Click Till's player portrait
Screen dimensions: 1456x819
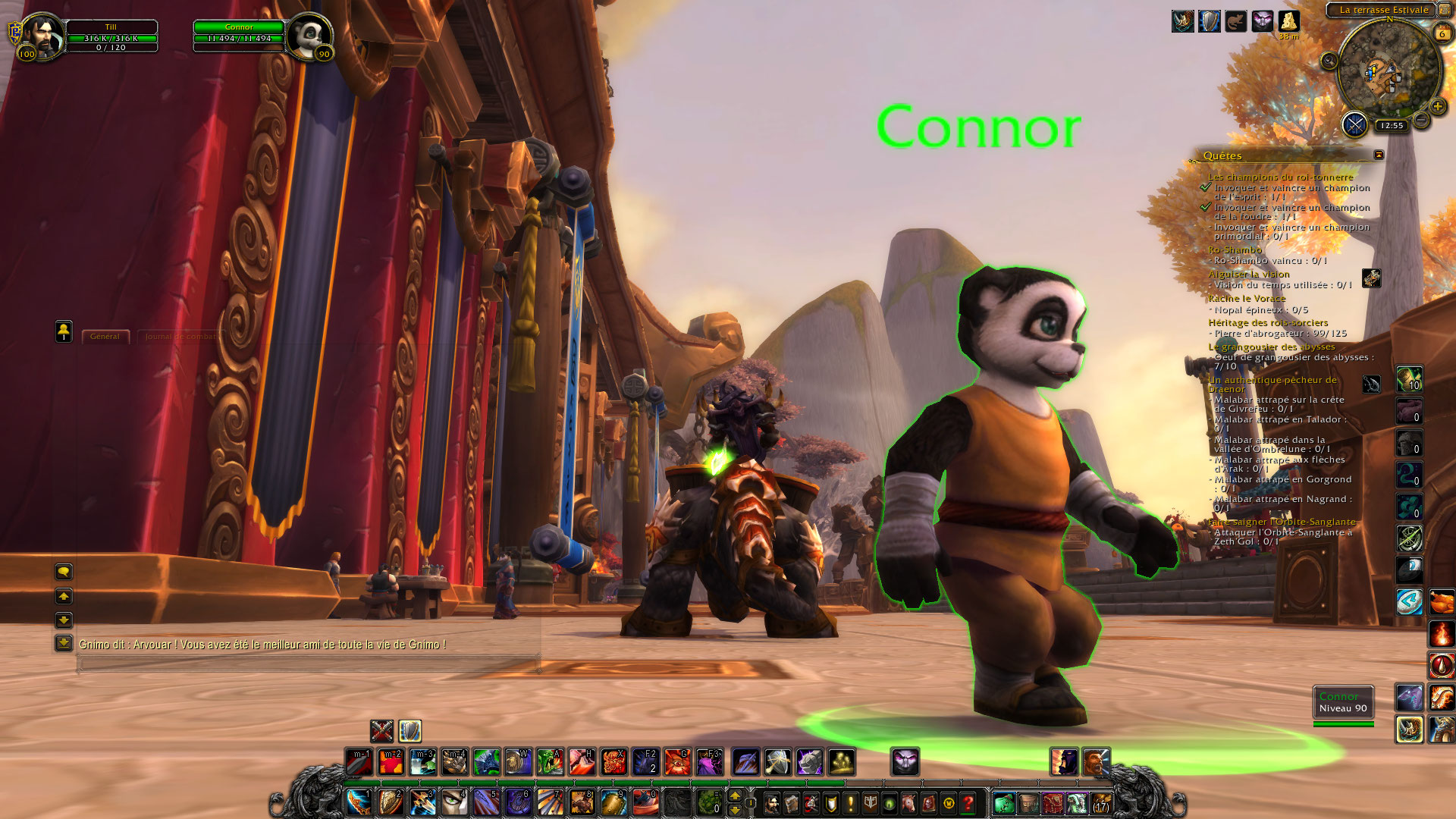tap(43, 36)
